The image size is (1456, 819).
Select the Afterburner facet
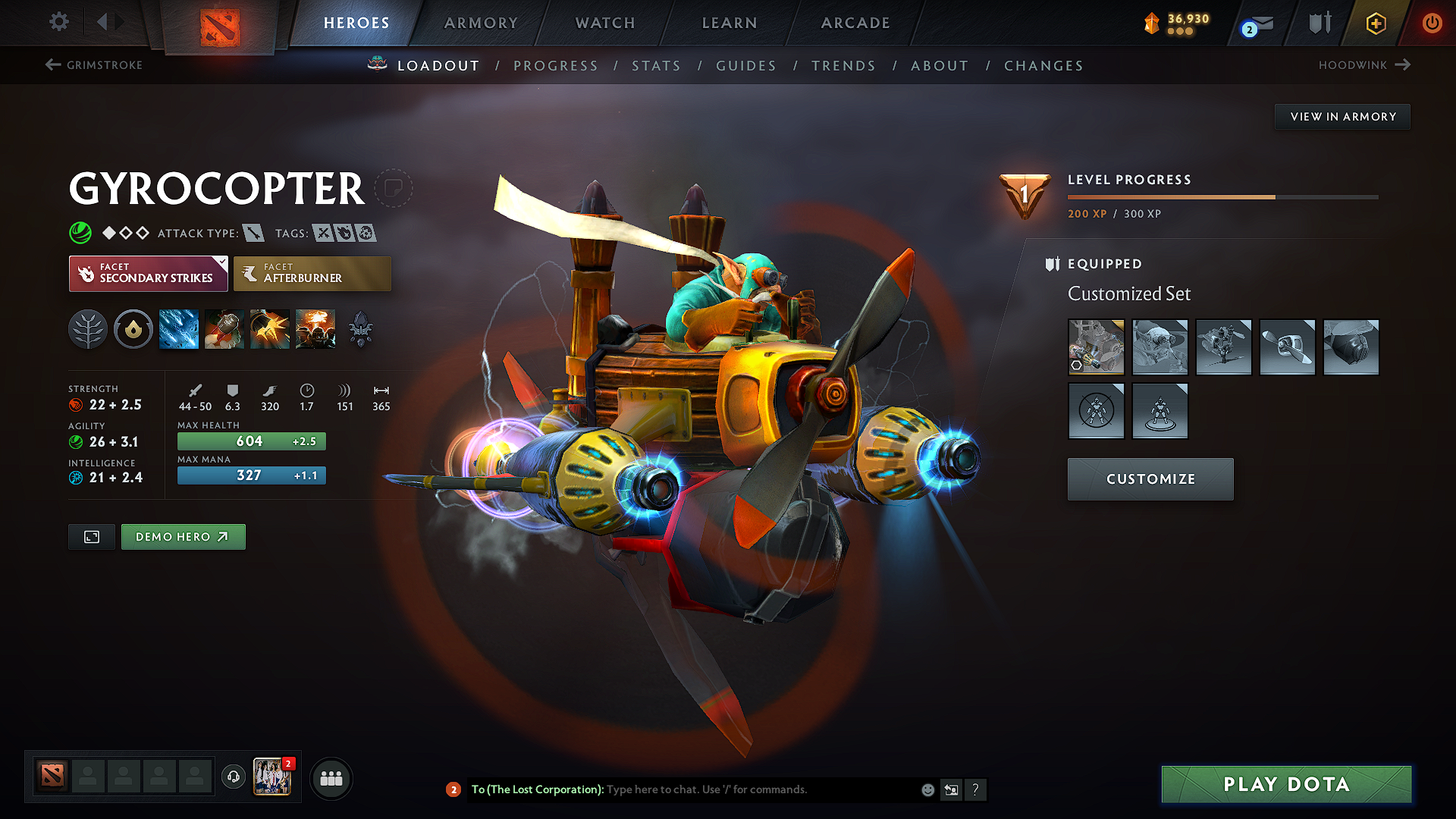[x=312, y=273]
